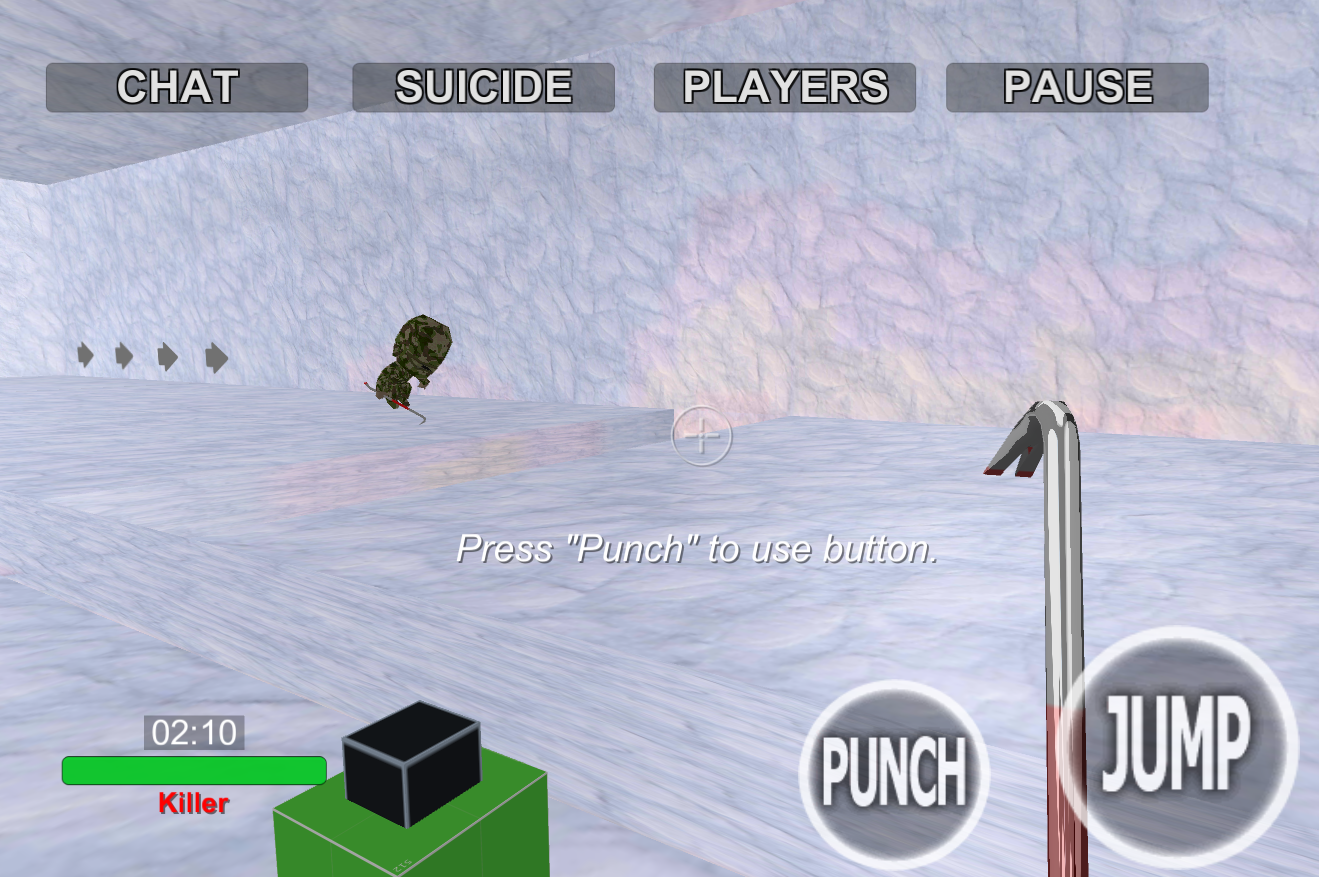Click the match timer showing 02:10

click(191, 733)
